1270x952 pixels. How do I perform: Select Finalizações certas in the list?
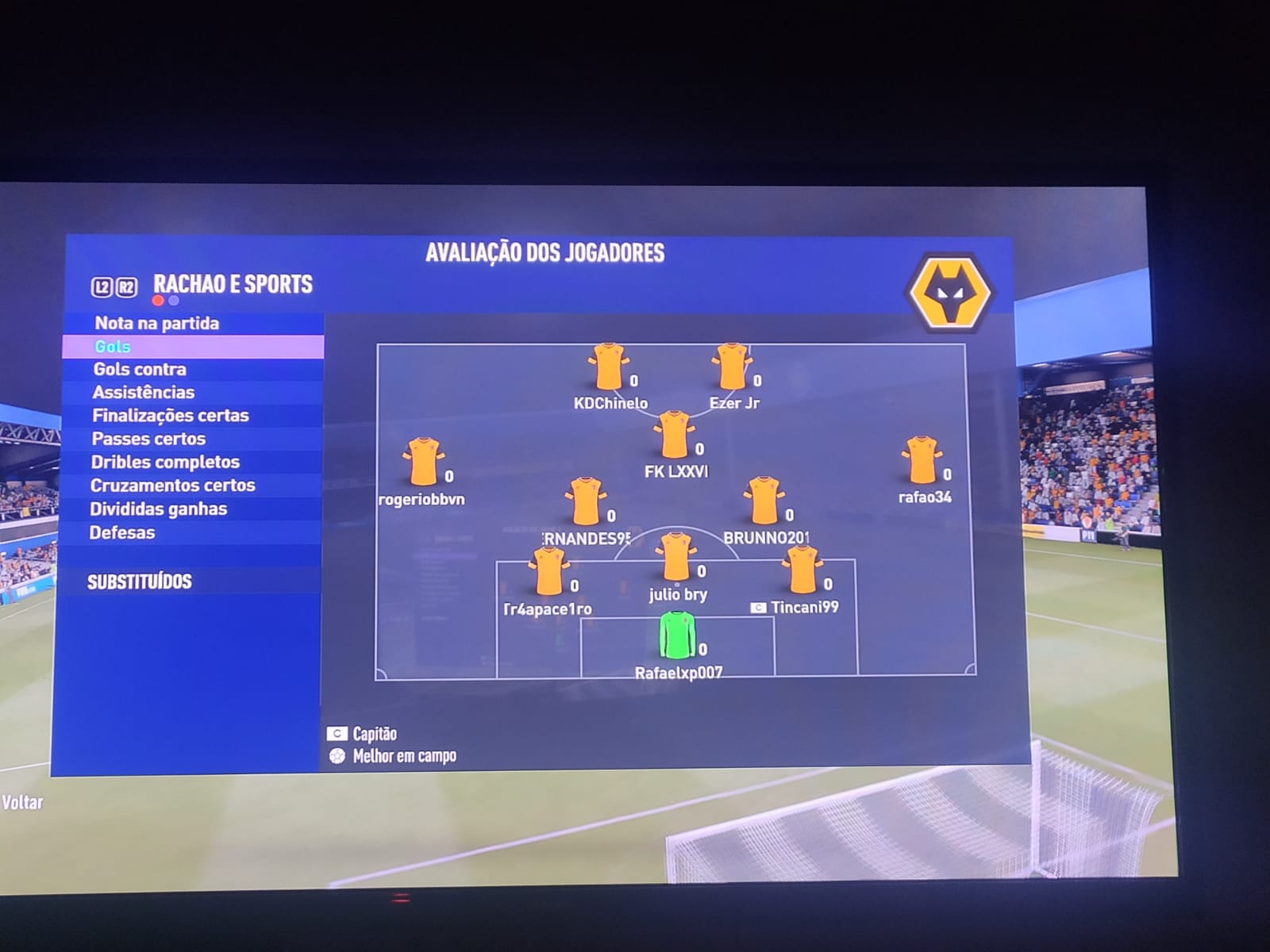click(x=170, y=415)
